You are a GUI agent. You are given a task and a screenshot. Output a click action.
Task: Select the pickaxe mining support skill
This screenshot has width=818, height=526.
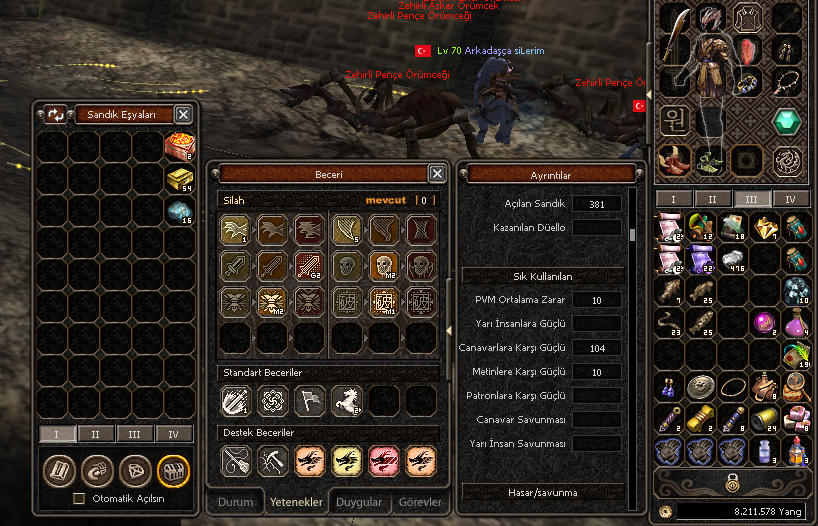click(272, 459)
